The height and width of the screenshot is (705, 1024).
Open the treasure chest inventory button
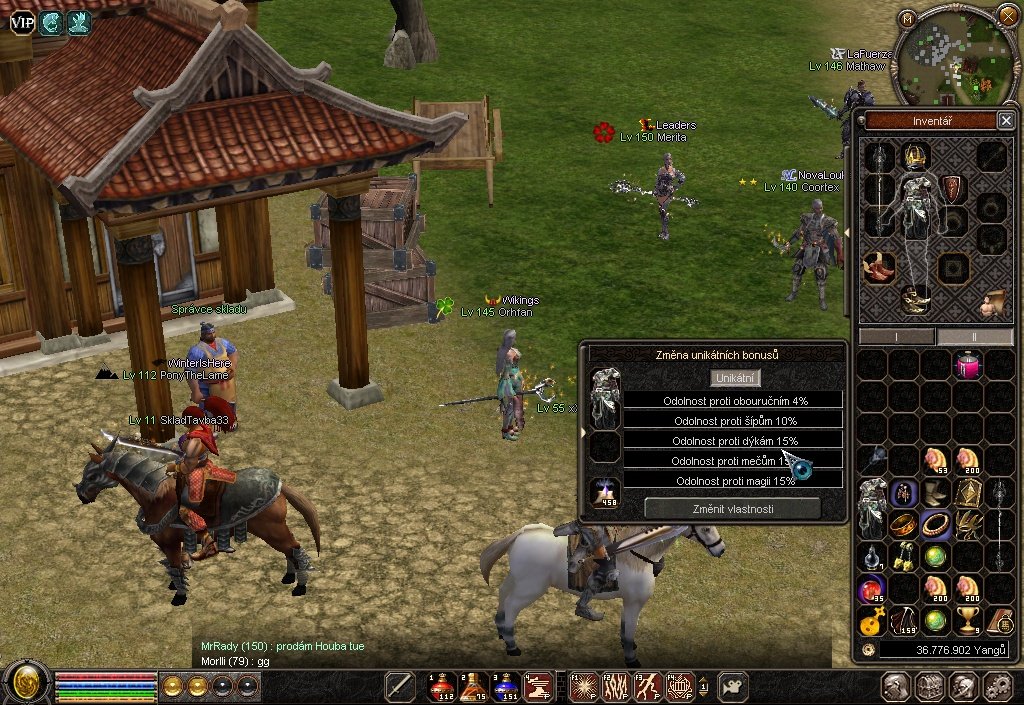(x=930, y=686)
